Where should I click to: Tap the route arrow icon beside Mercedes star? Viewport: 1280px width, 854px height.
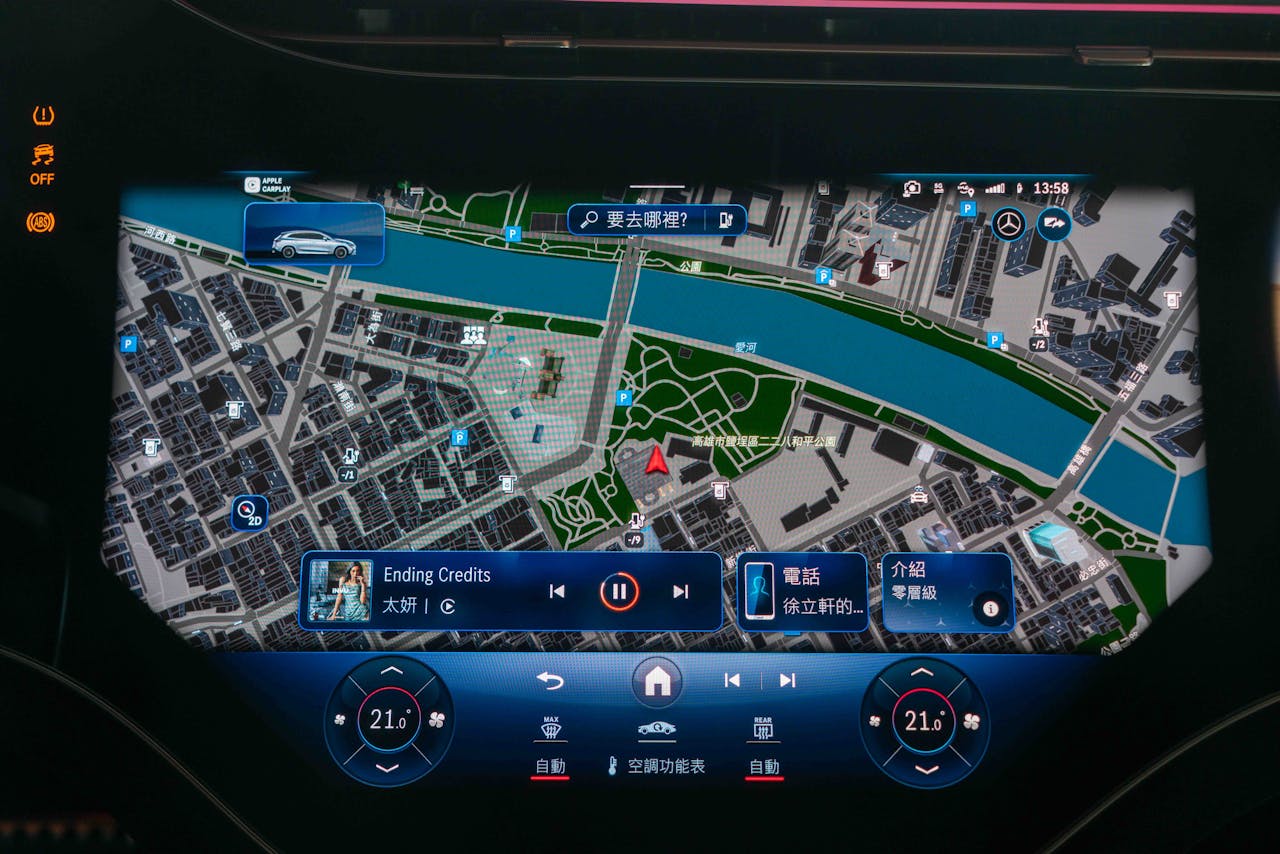pos(1053,224)
